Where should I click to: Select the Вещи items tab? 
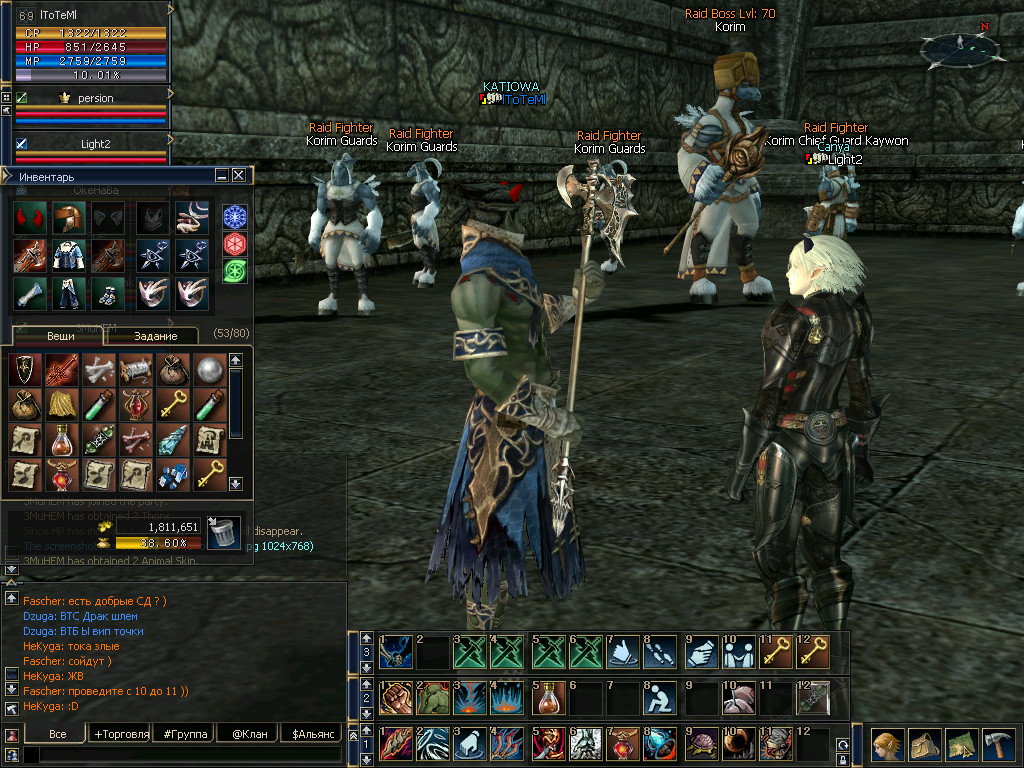58,336
